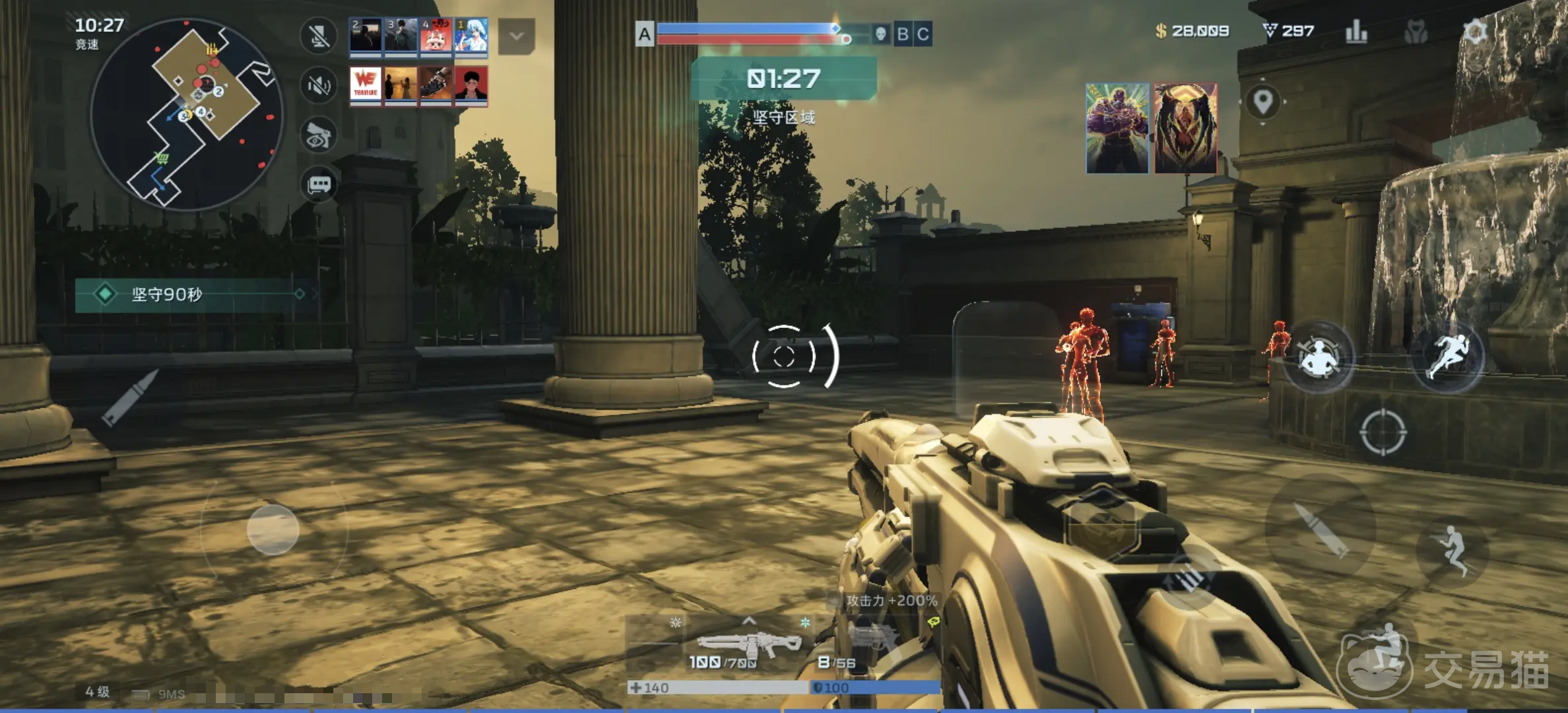
Task: Tap the 坚守90秒 objective tracker
Action: pyautogui.click(x=191, y=294)
